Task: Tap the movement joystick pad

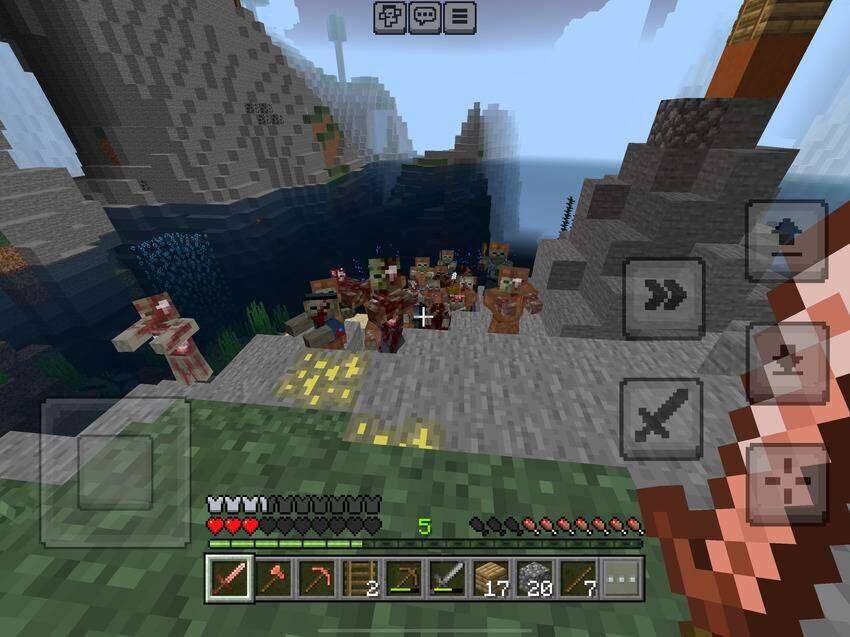Action: [115, 471]
